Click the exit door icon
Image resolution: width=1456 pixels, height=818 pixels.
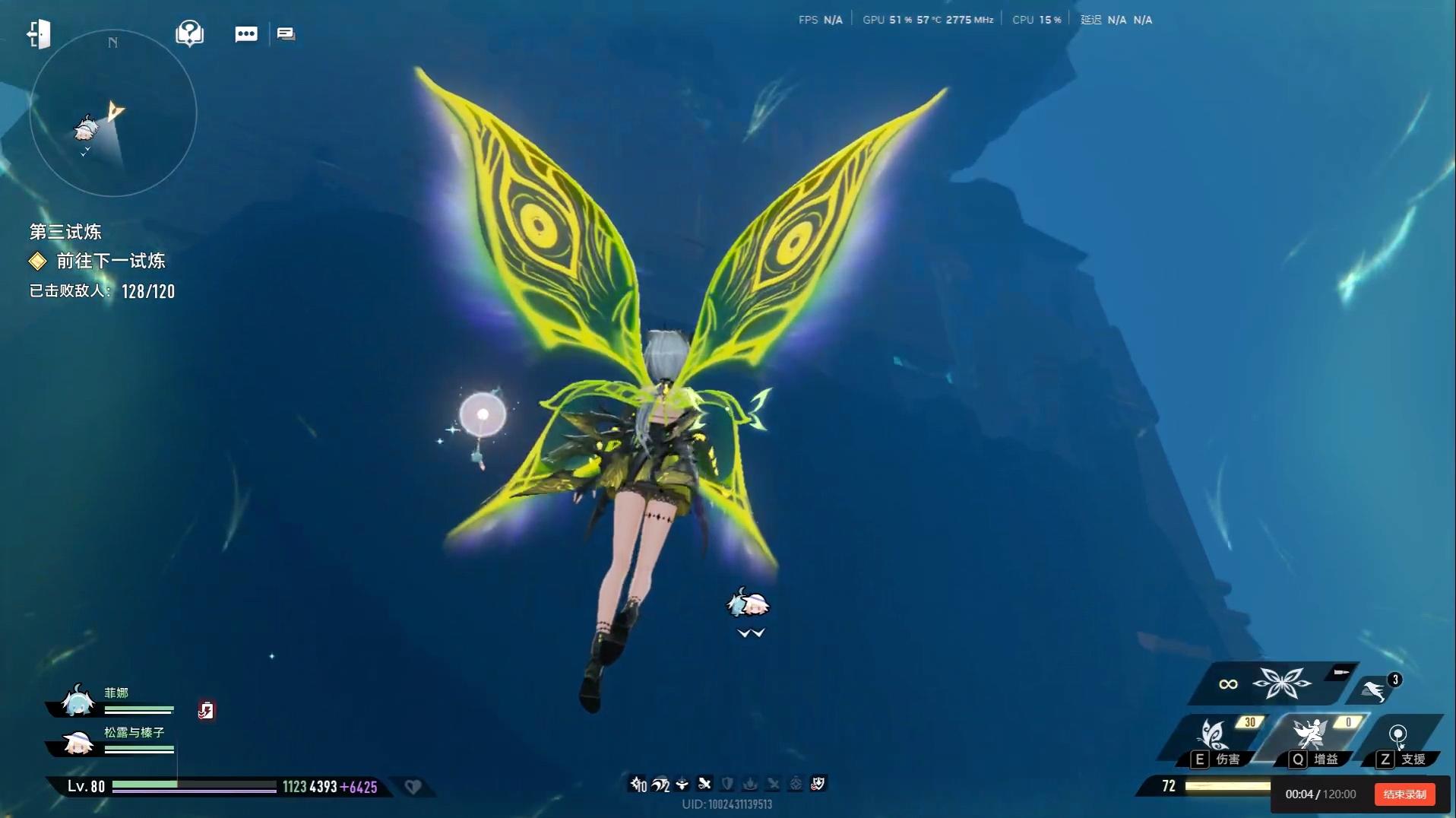[38, 34]
